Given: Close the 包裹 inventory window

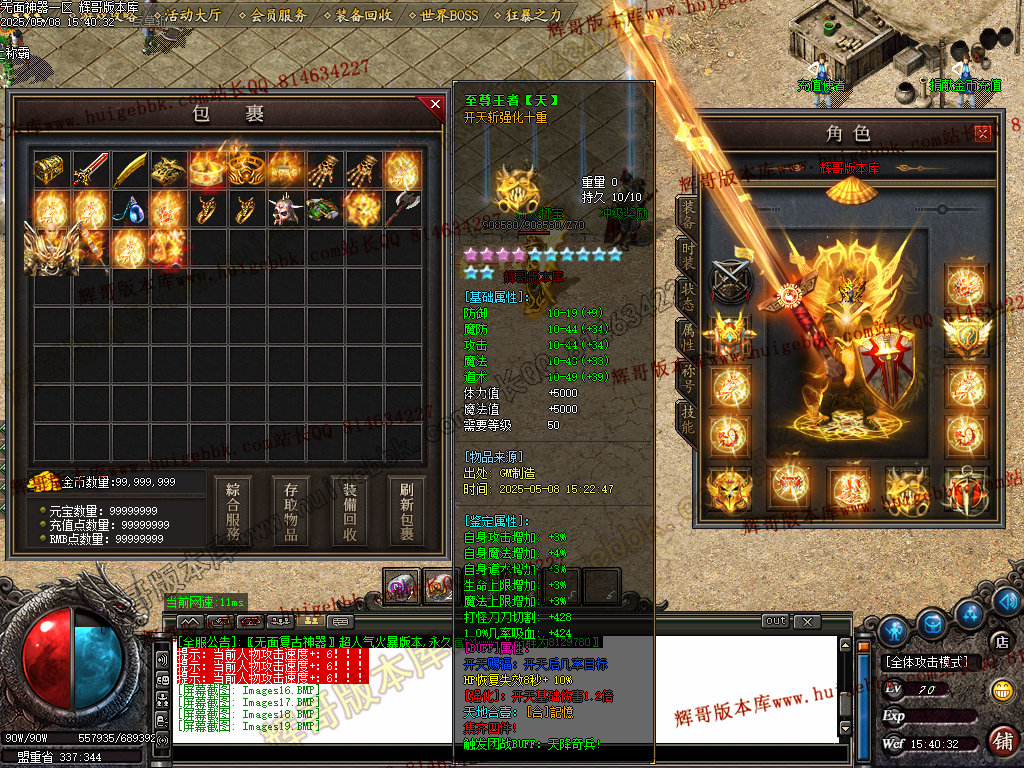Looking at the screenshot, I should [435, 104].
